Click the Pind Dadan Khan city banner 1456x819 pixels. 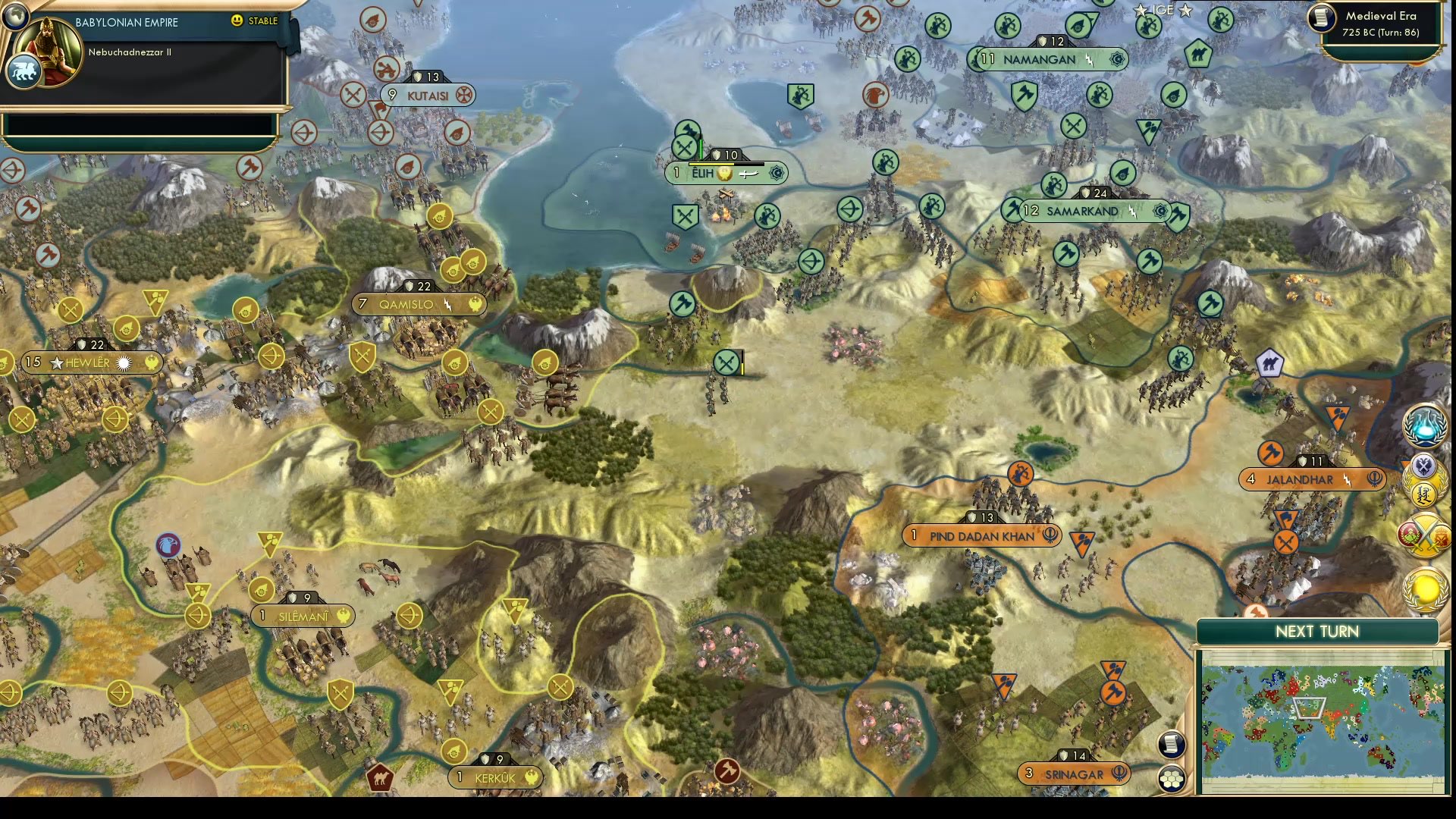pyautogui.click(x=981, y=536)
